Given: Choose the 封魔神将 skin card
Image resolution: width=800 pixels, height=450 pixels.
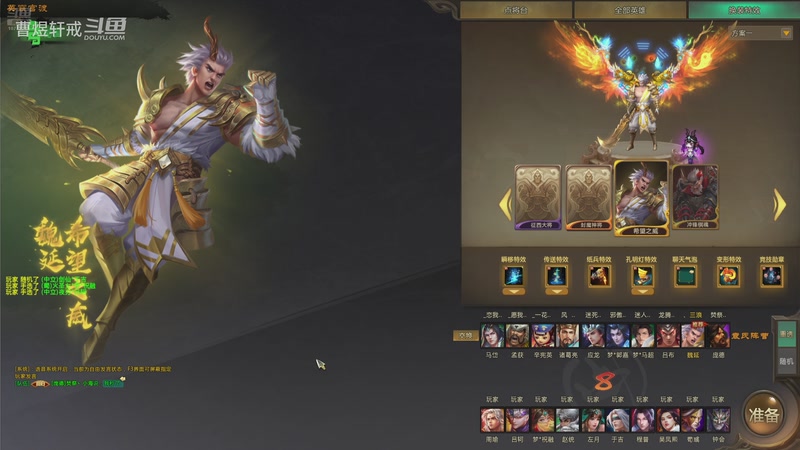Looking at the screenshot, I should [589, 198].
